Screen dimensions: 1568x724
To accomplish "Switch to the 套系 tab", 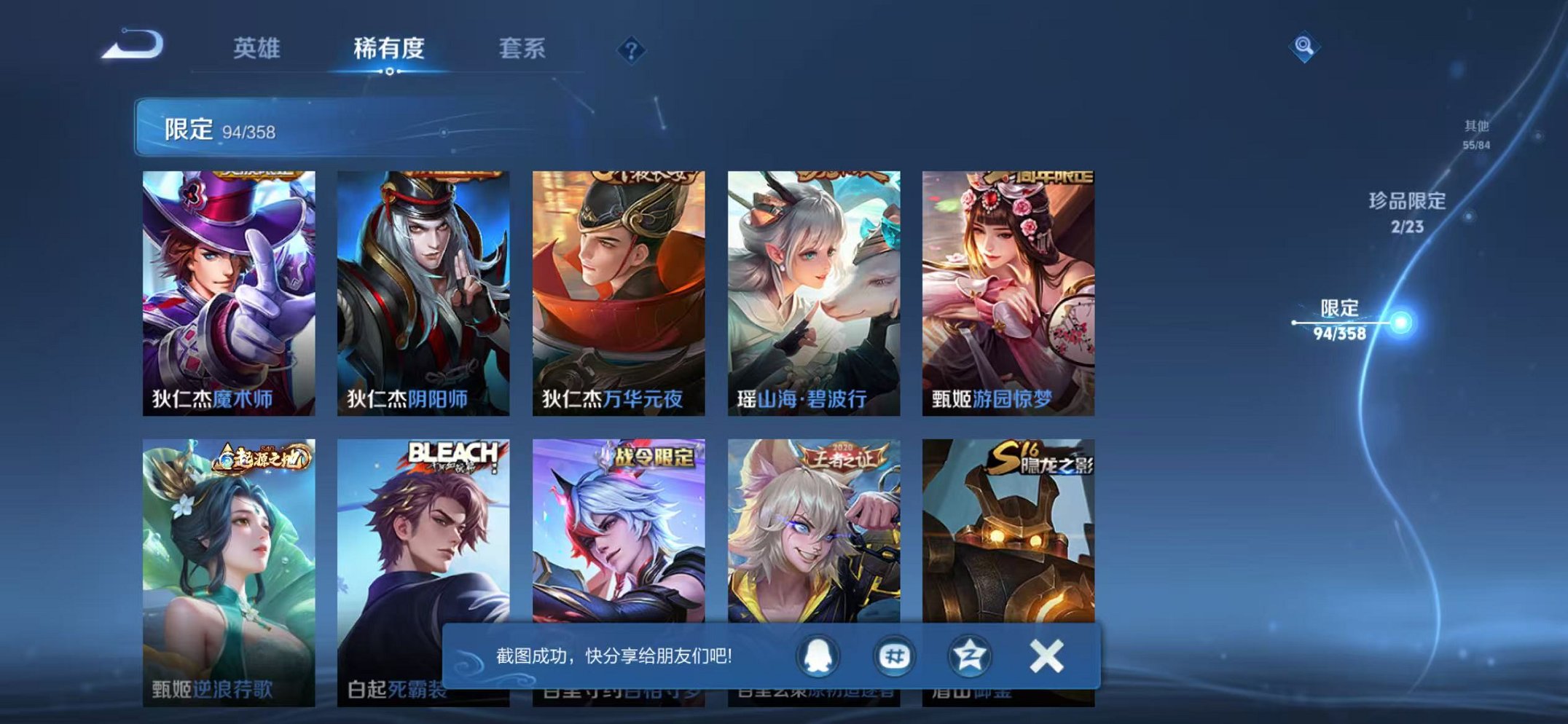I will pos(523,49).
